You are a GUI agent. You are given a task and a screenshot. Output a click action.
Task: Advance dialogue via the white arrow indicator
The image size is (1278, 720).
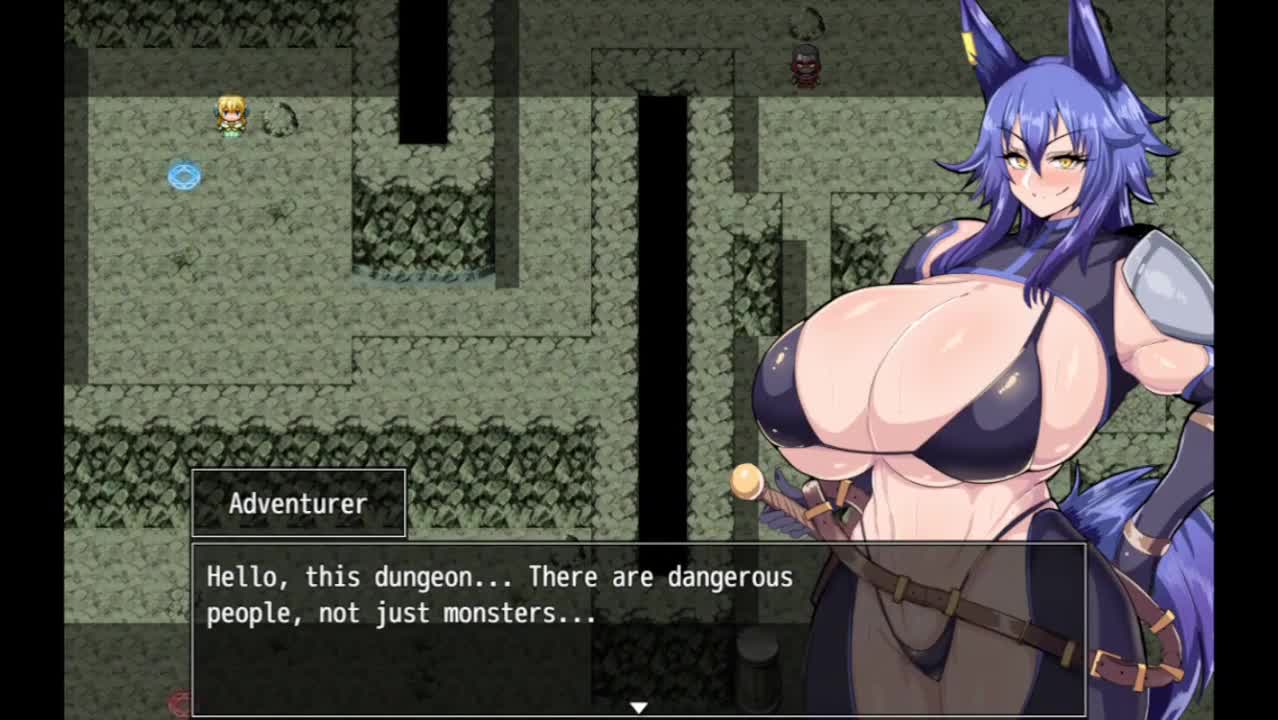click(x=638, y=707)
